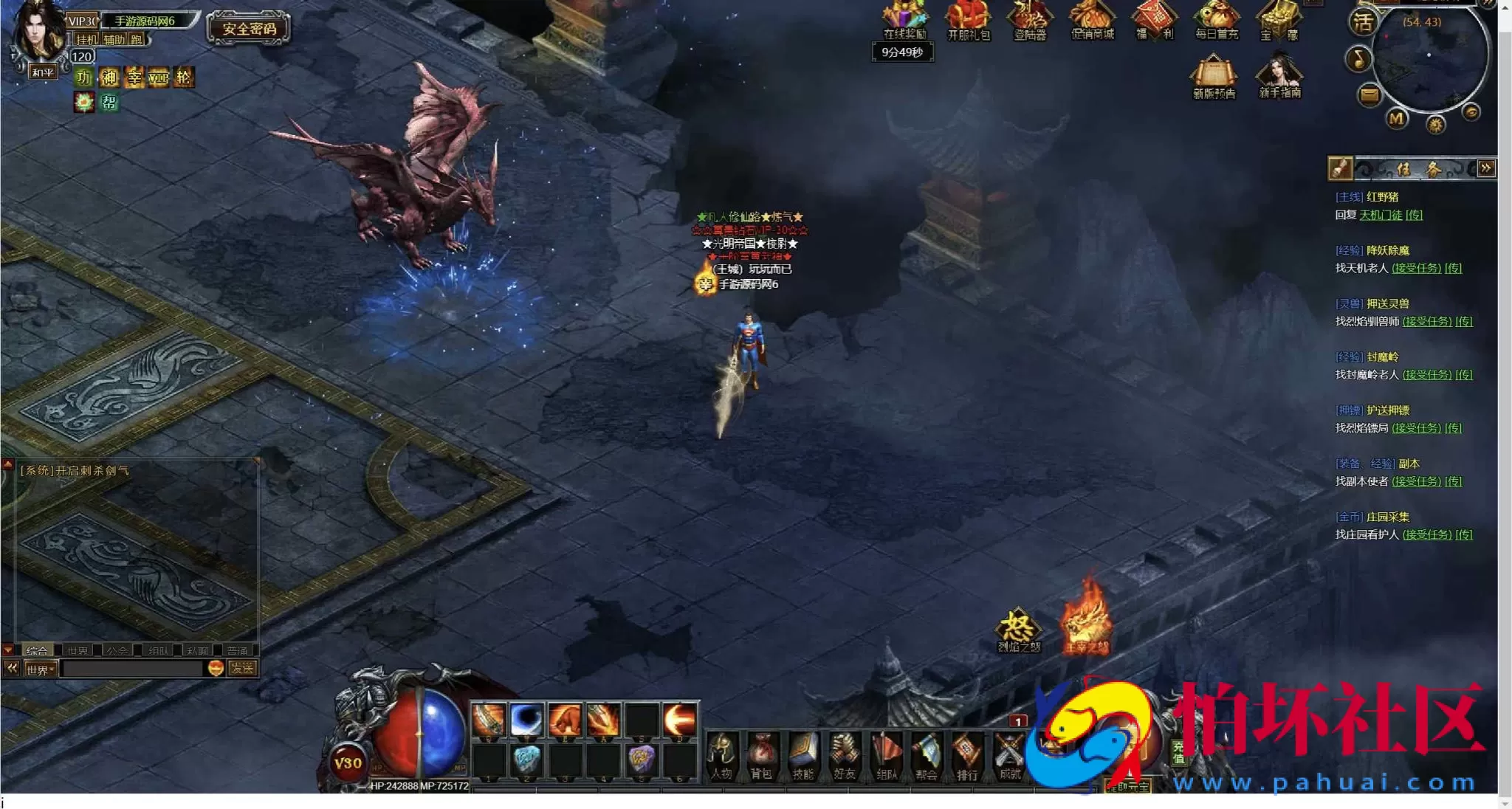Screen dimensions: 1512x809
Task: Open the 促销商城 promotion shop
Action: click(x=1093, y=20)
